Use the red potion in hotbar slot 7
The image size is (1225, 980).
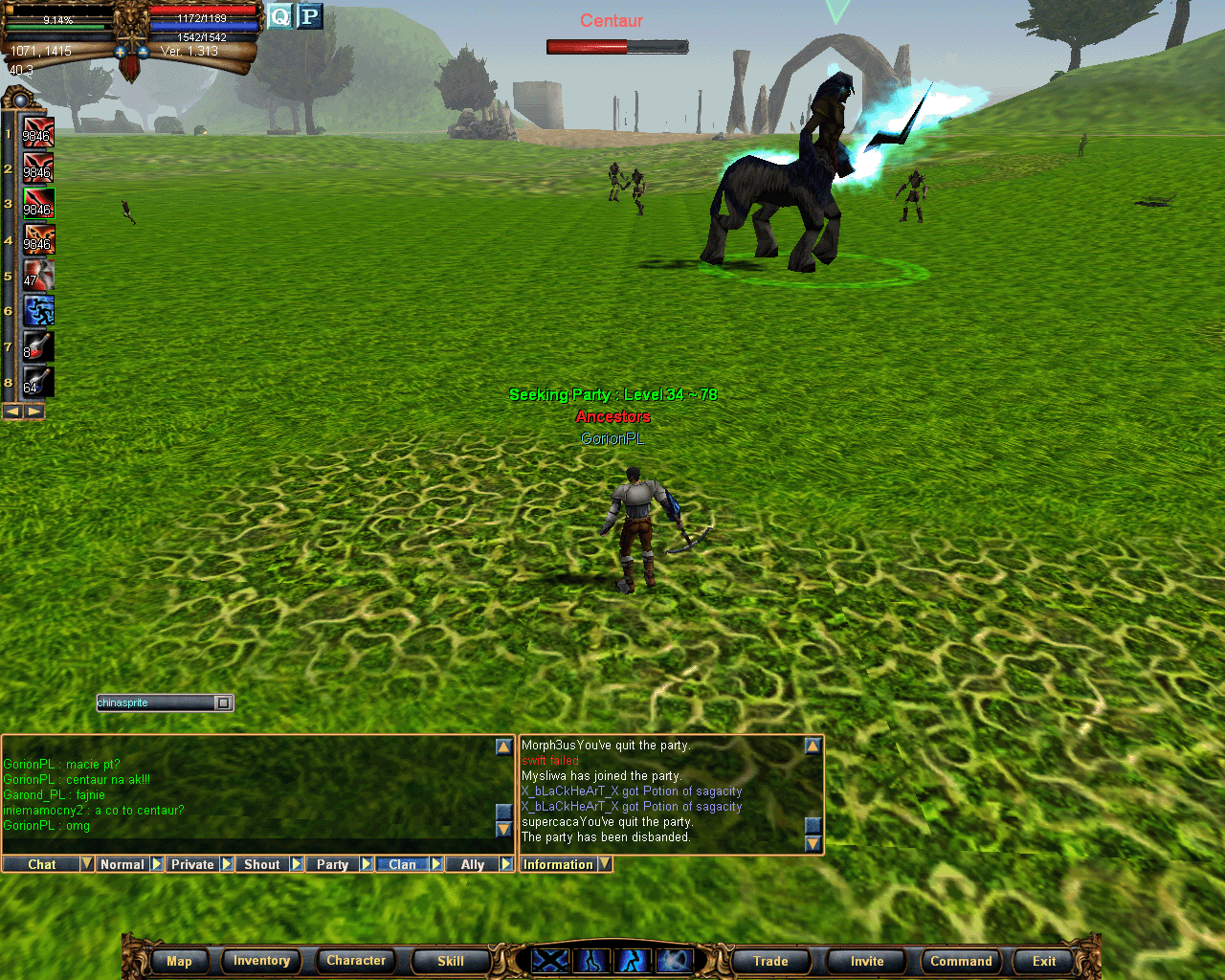click(38, 345)
